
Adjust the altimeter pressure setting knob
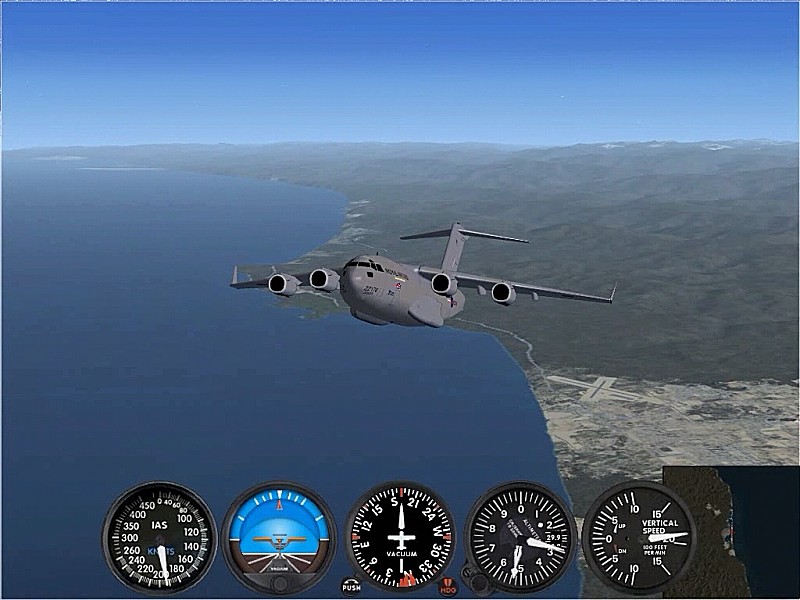479,581
